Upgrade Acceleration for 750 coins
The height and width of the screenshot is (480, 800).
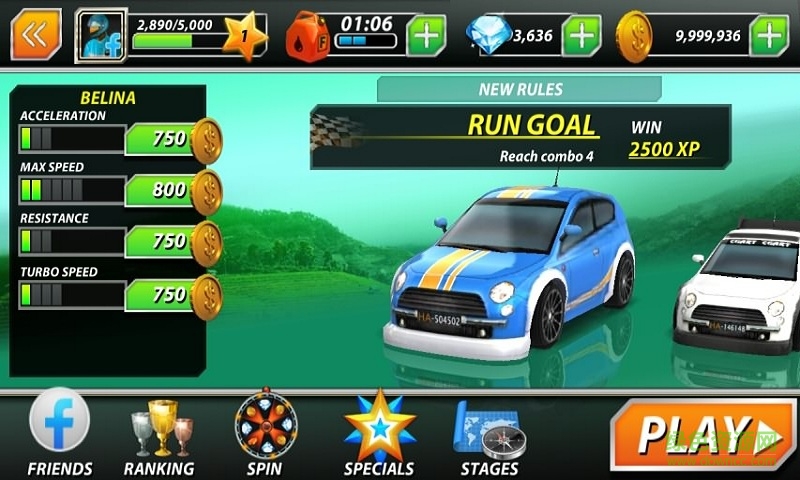173,139
